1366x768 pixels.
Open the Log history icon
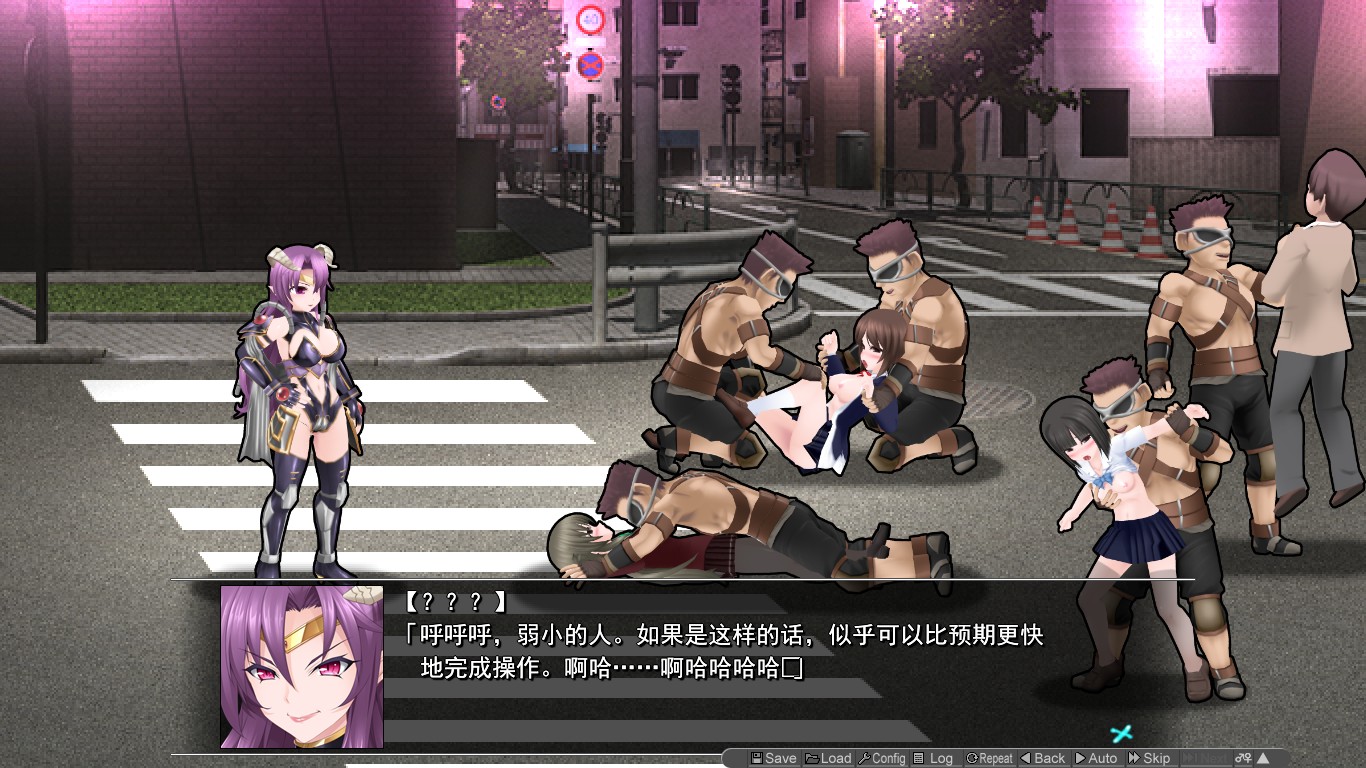click(919, 757)
